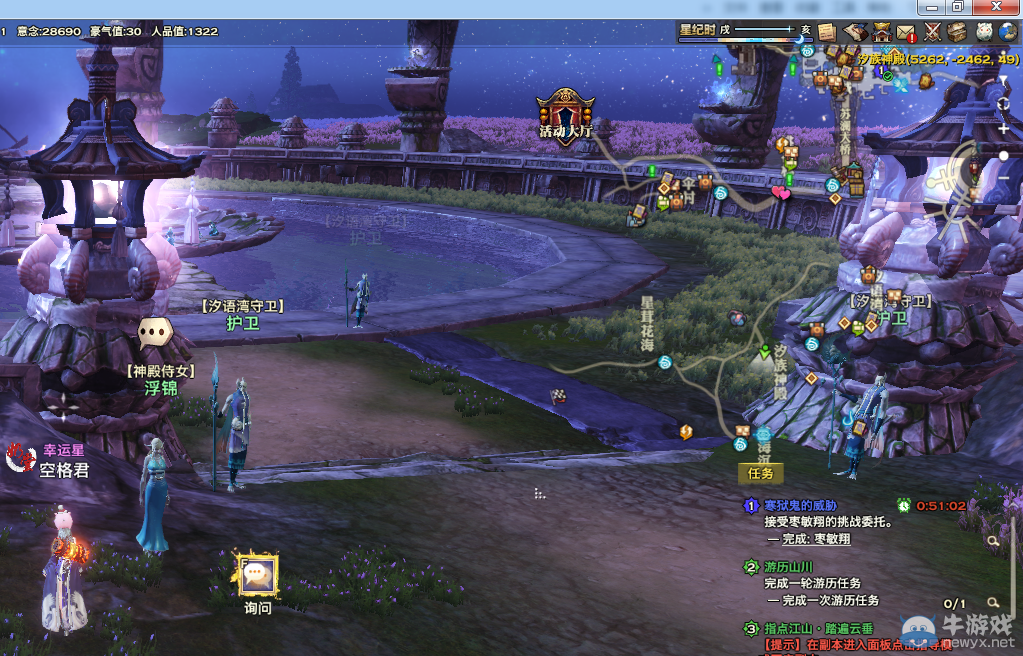Open the pagoda building icon in top bar
Image resolution: width=1023 pixels, height=656 pixels.
pyautogui.click(x=881, y=32)
